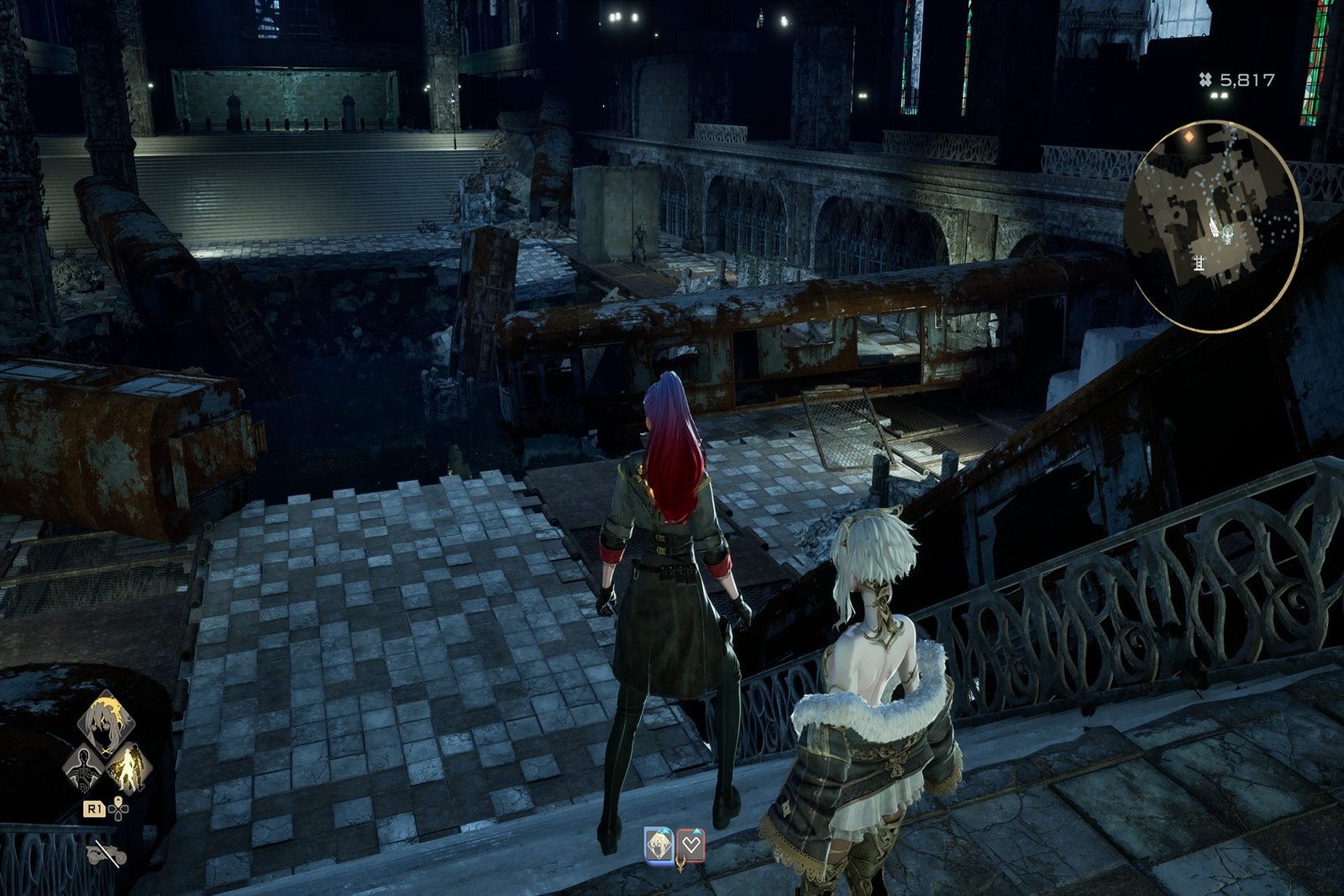Select the red-bordered heart card
The image size is (1344, 896).
(x=690, y=845)
